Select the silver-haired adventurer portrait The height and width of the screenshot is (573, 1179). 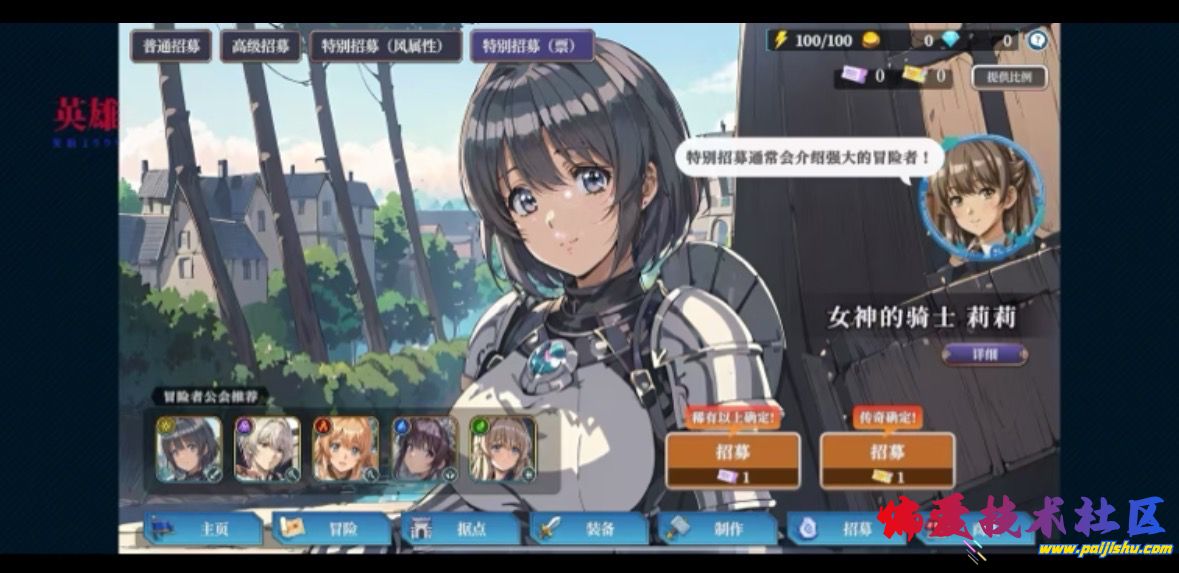(x=267, y=449)
